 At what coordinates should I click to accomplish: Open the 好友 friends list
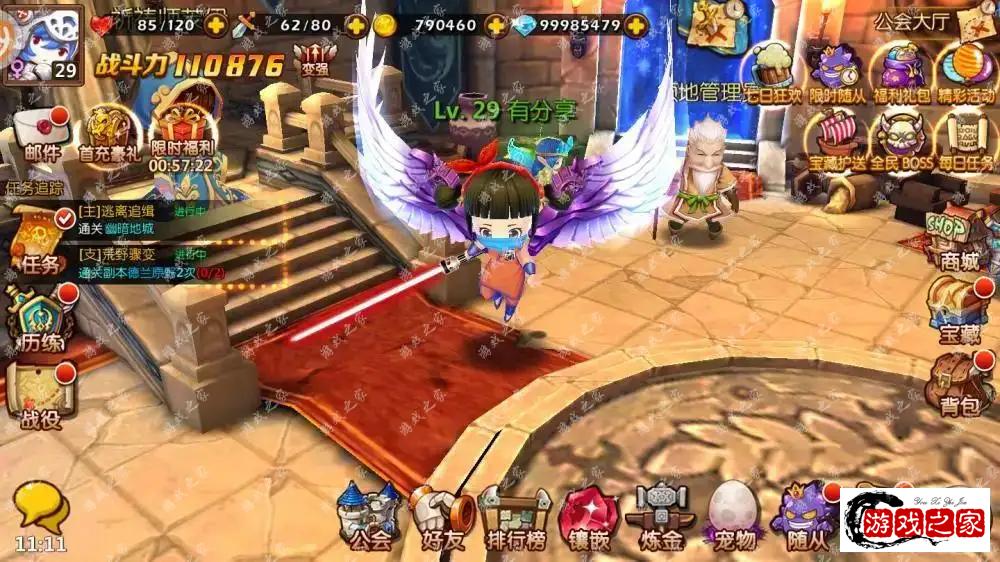click(x=441, y=517)
